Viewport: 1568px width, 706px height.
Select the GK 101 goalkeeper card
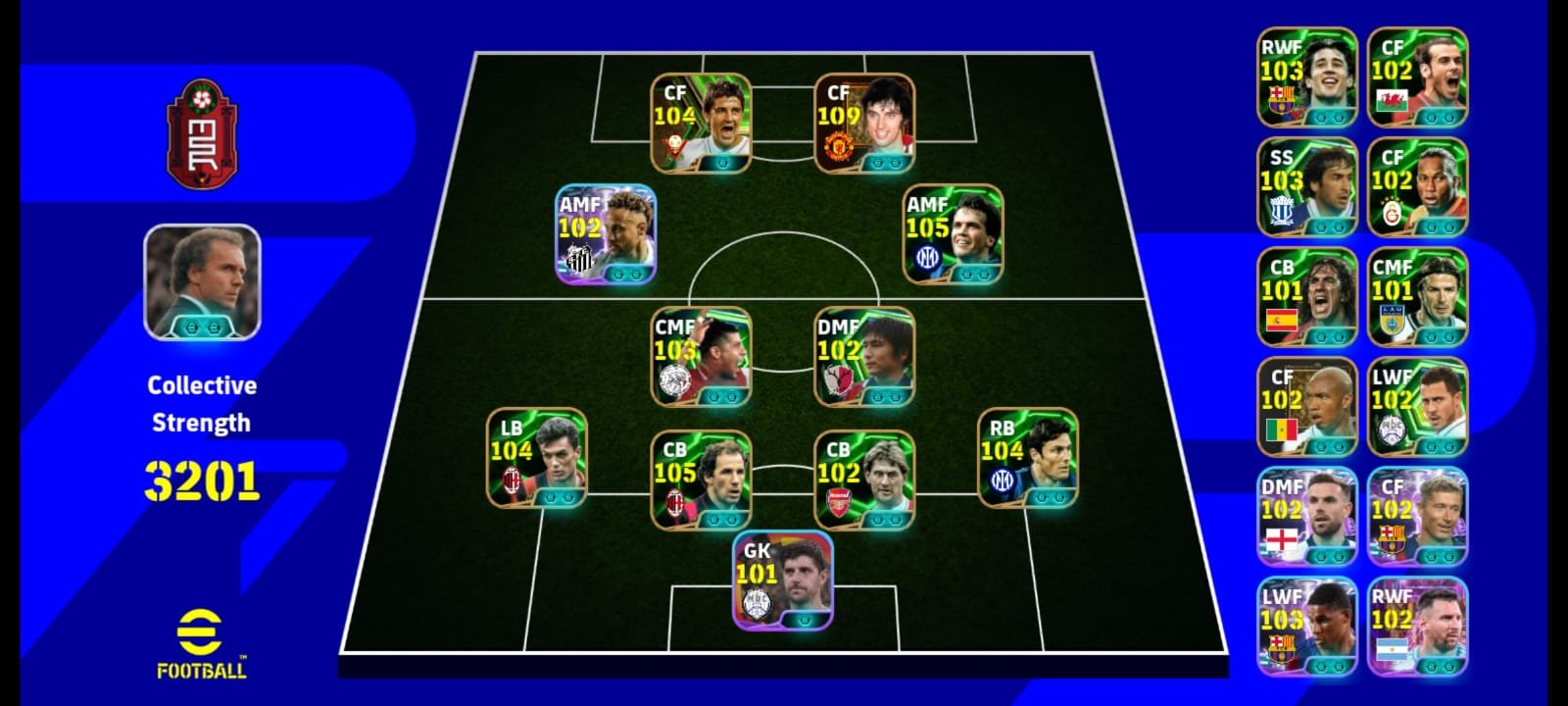(783, 580)
